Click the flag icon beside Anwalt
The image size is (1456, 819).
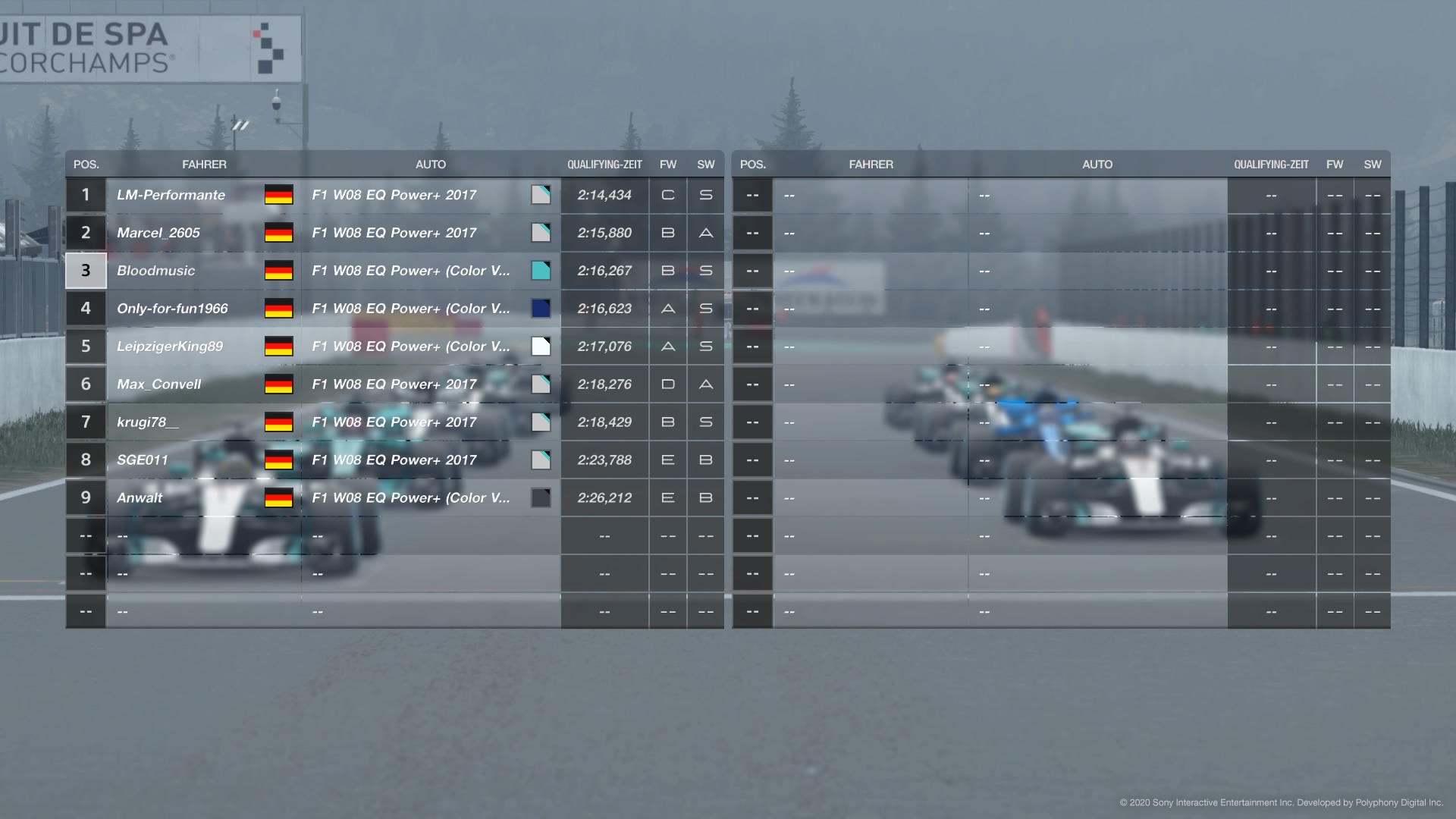(x=280, y=497)
